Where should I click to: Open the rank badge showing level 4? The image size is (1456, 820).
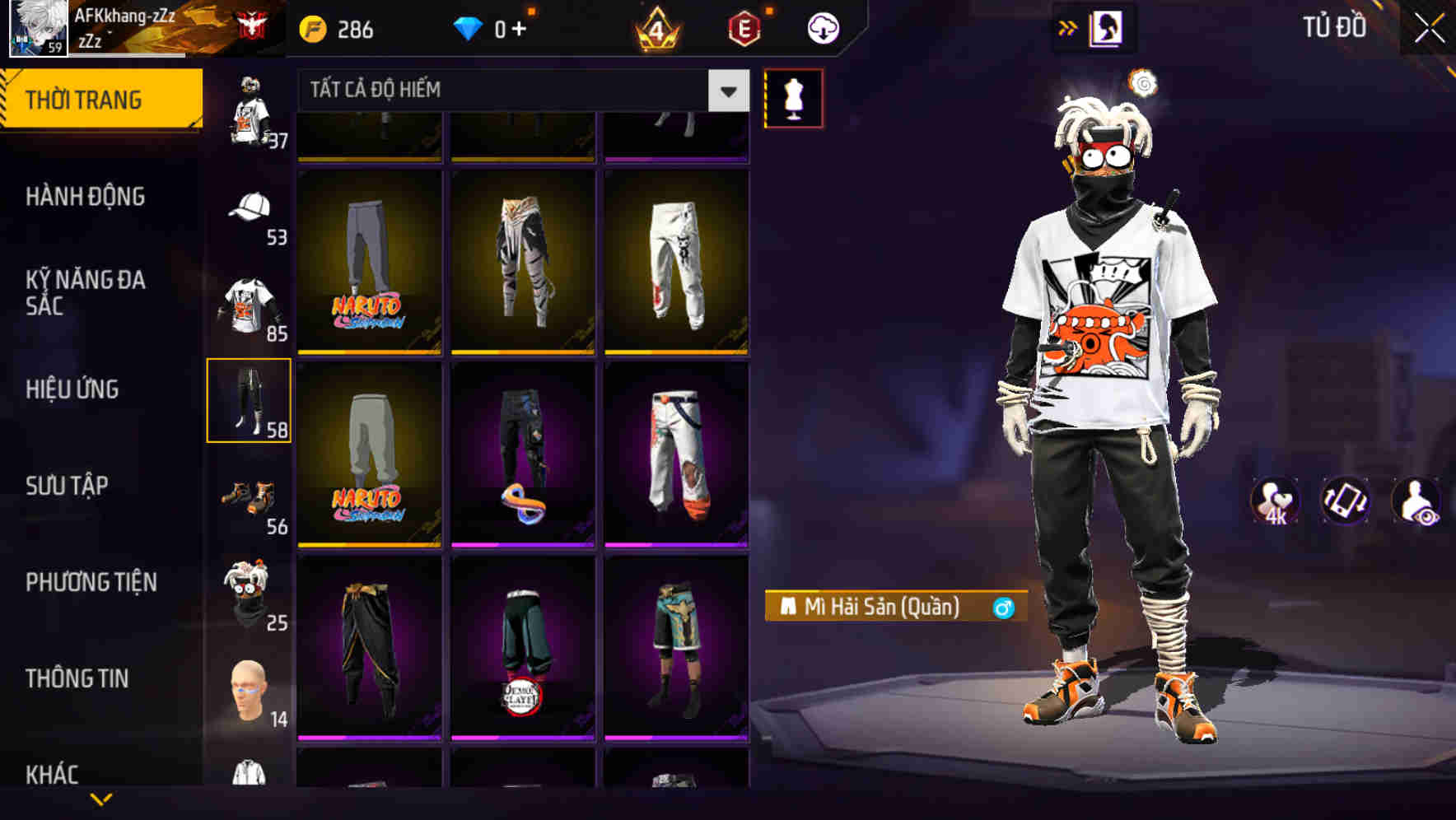(x=659, y=26)
